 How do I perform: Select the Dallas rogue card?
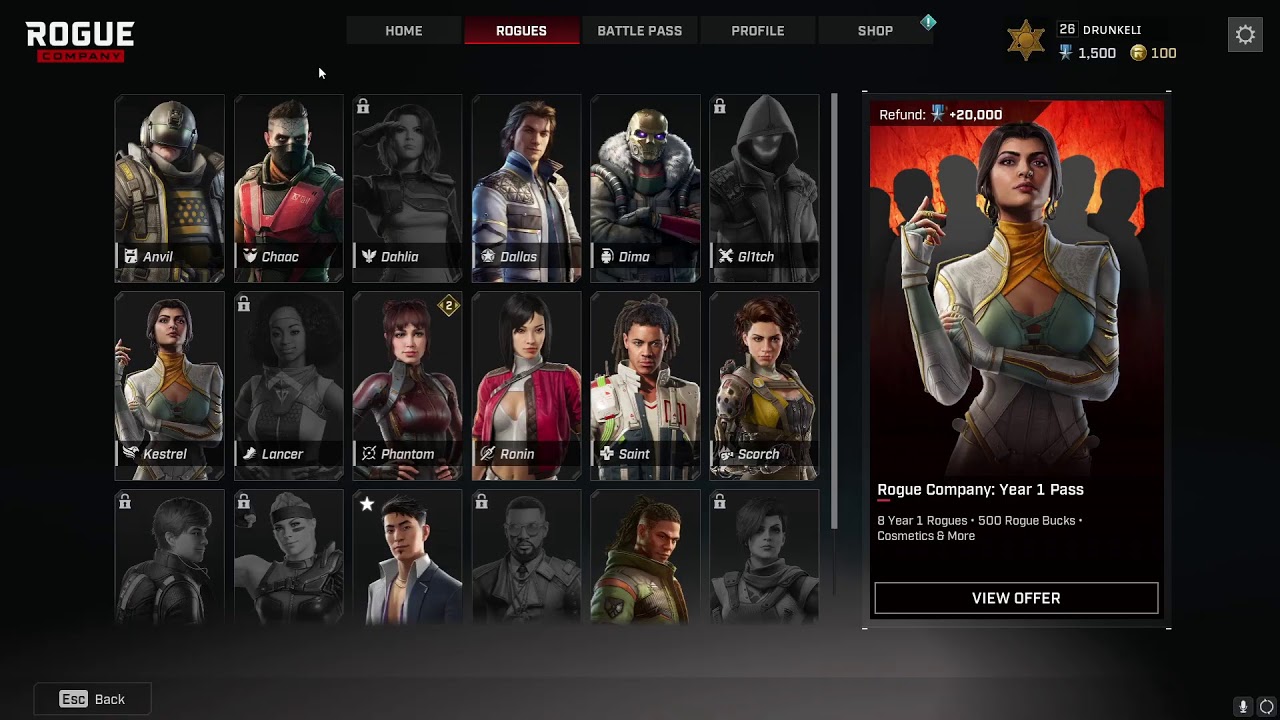coord(527,189)
